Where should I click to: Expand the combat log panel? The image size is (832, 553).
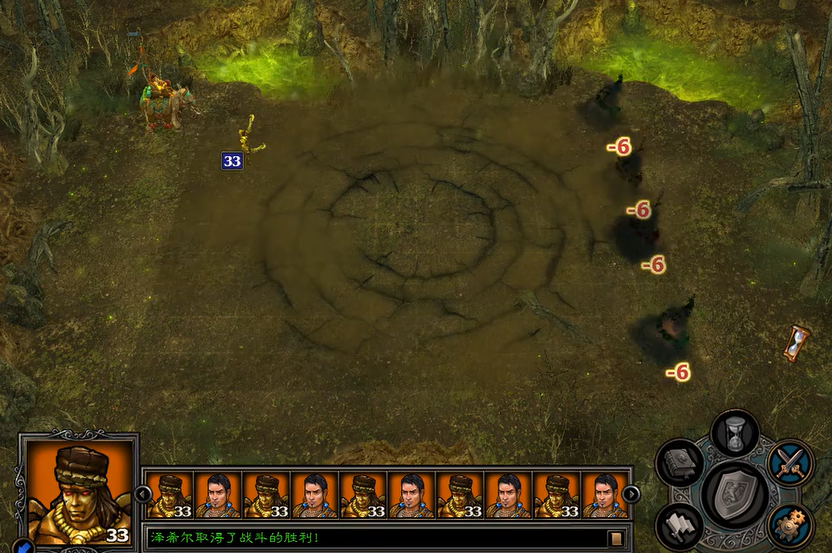point(616,539)
